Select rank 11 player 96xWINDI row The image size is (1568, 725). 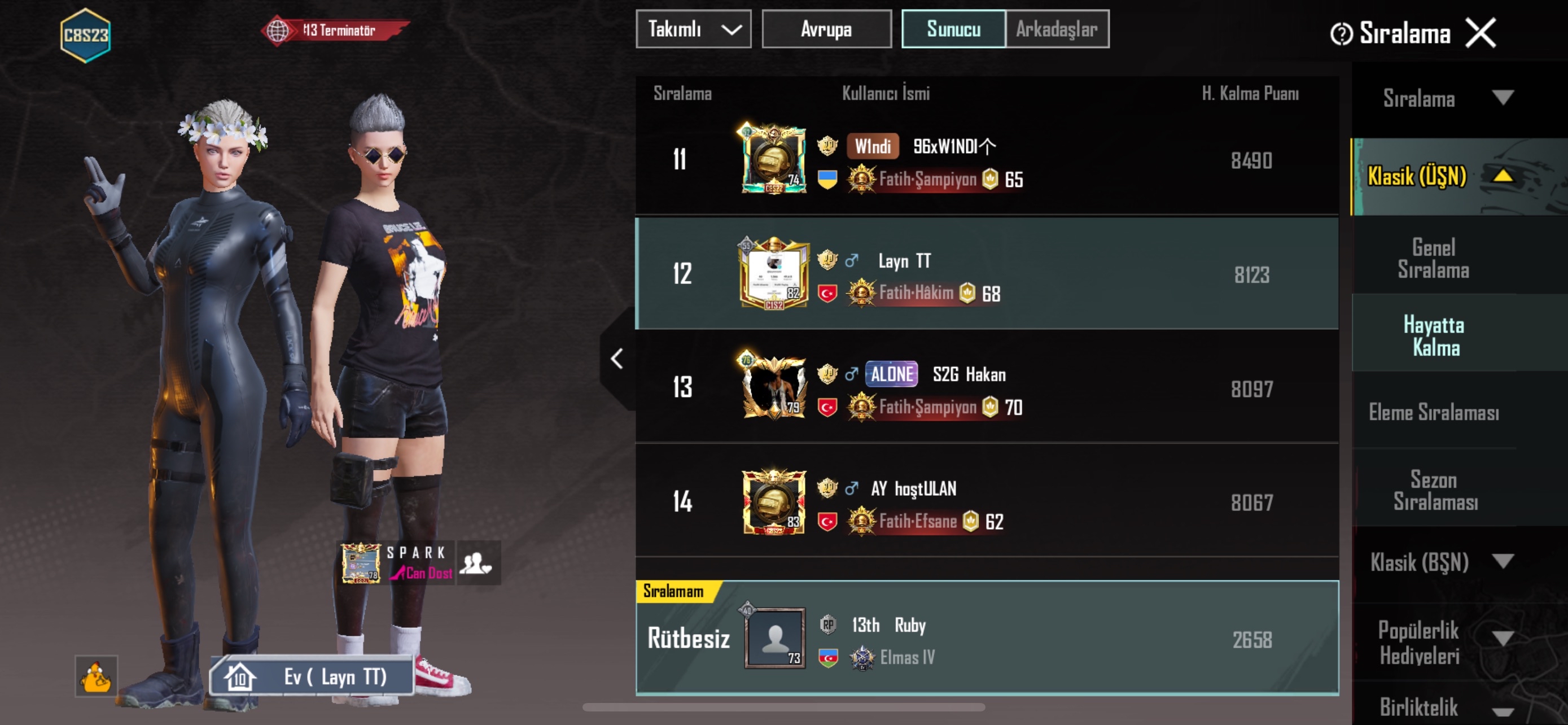986,161
